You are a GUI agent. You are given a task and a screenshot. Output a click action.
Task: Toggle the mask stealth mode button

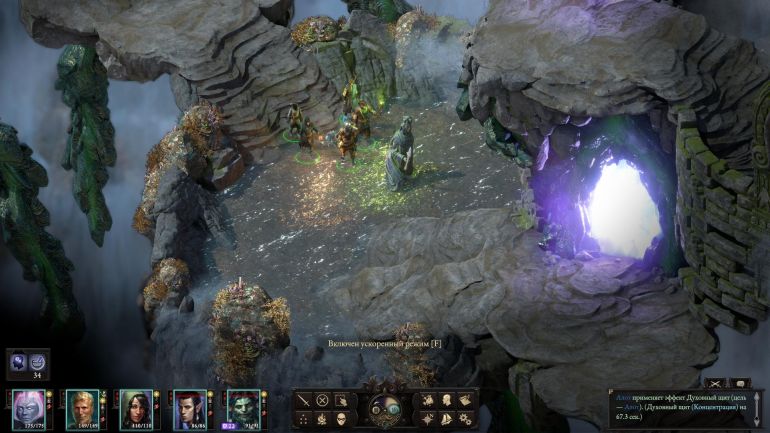point(341,419)
